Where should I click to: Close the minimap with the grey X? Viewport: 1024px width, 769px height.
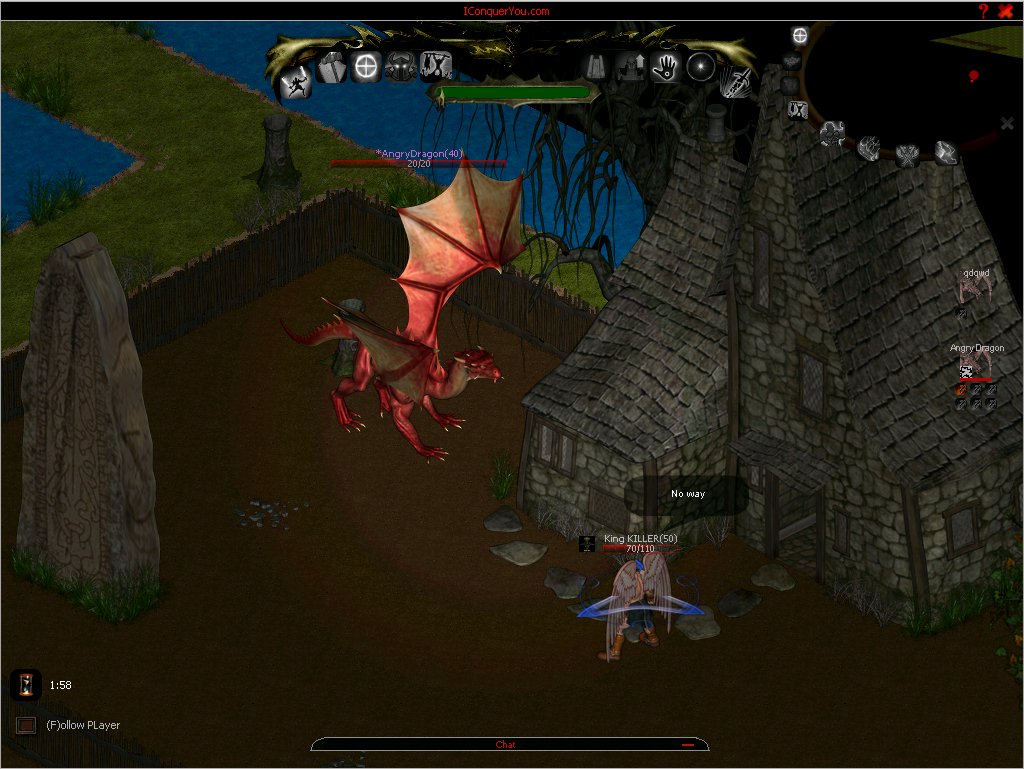point(1007,124)
